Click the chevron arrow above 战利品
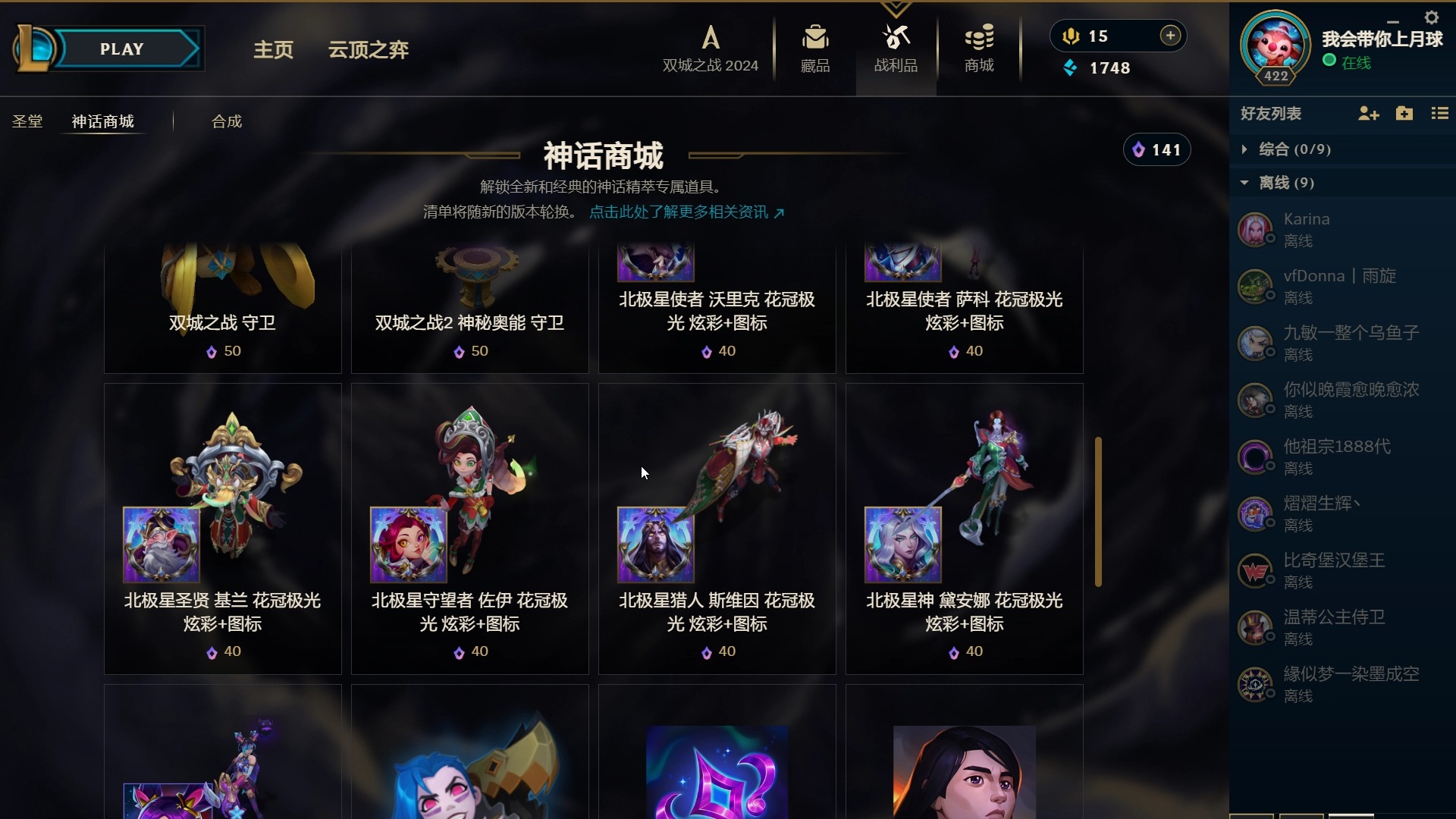Image resolution: width=1456 pixels, height=819 pixels. (x=896, y=6)
